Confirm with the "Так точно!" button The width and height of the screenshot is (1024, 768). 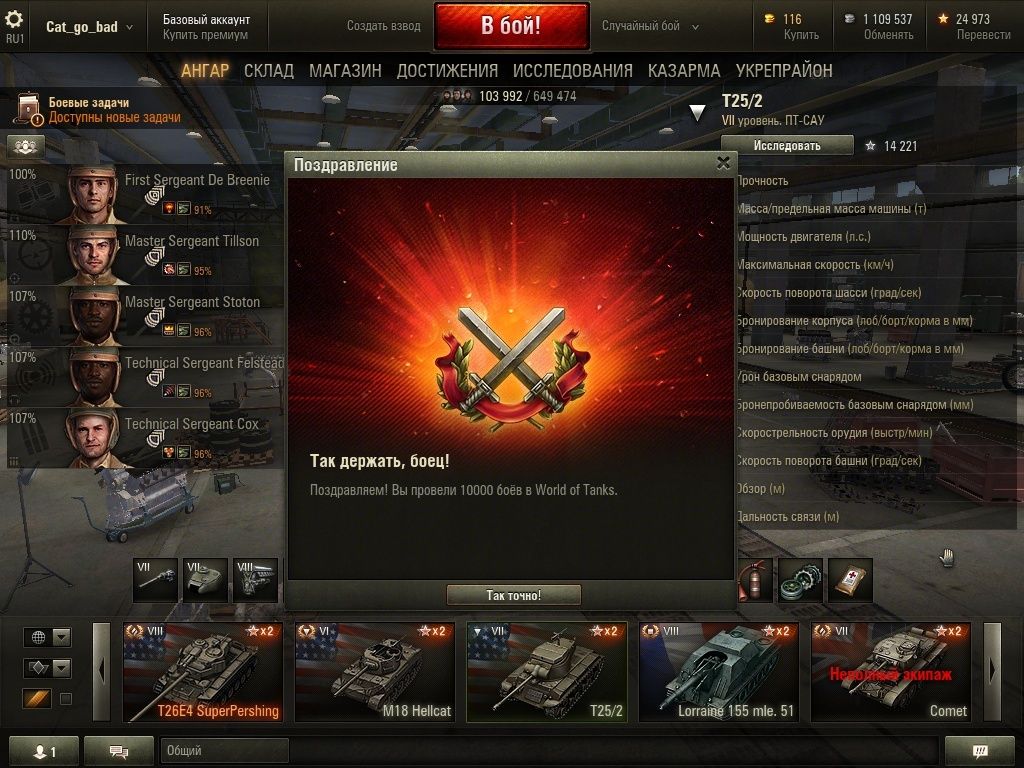pos(513,595)
